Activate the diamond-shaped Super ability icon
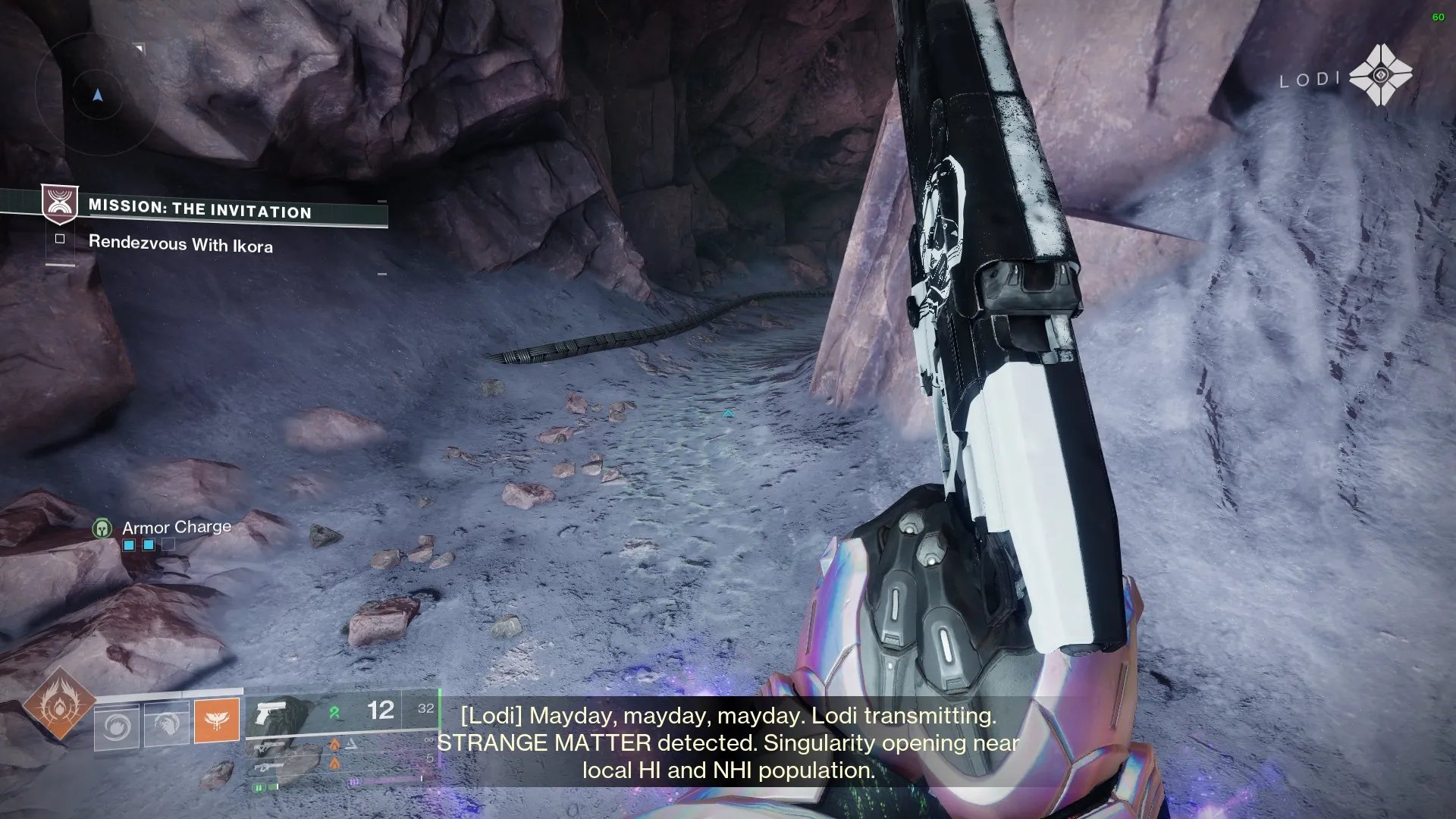The width and height of the screenshot is (1456, 819). (x=59, y=705)
